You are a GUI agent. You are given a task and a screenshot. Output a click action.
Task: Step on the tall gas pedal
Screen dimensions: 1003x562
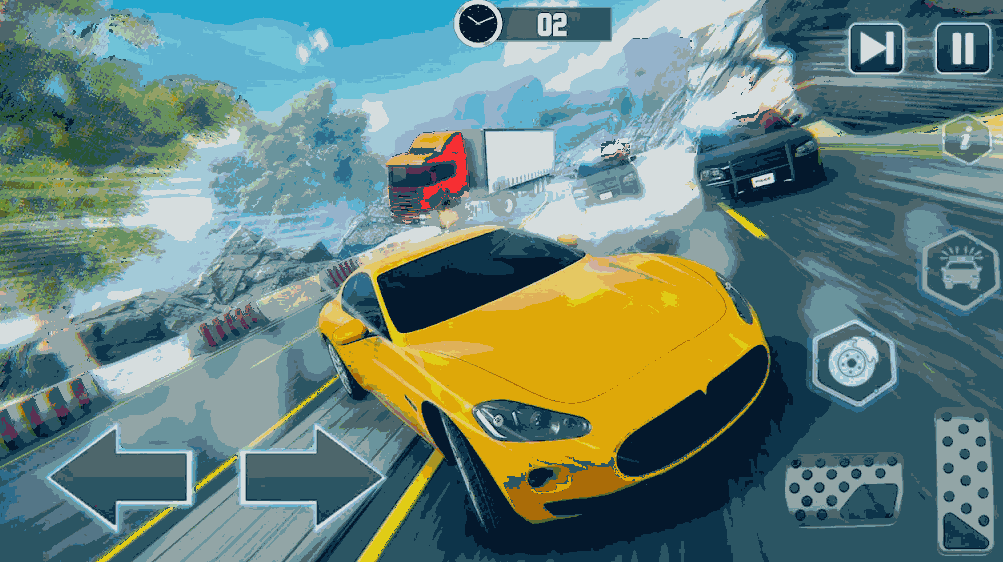click(965, 478)
